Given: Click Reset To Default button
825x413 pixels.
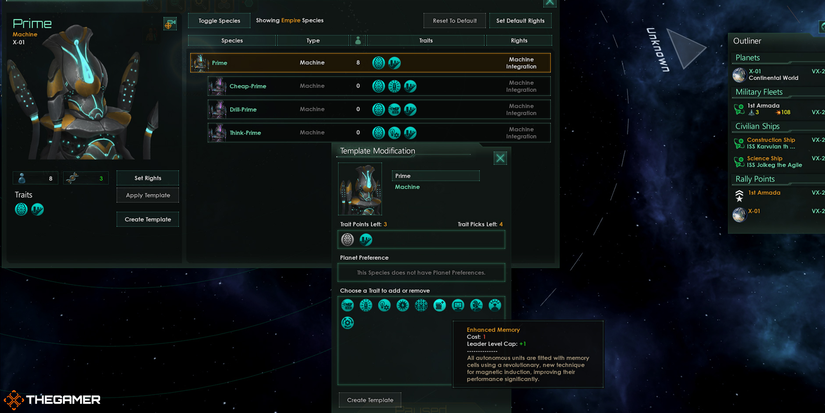Looking at the screenshot, I should click(x=454, y=20).
